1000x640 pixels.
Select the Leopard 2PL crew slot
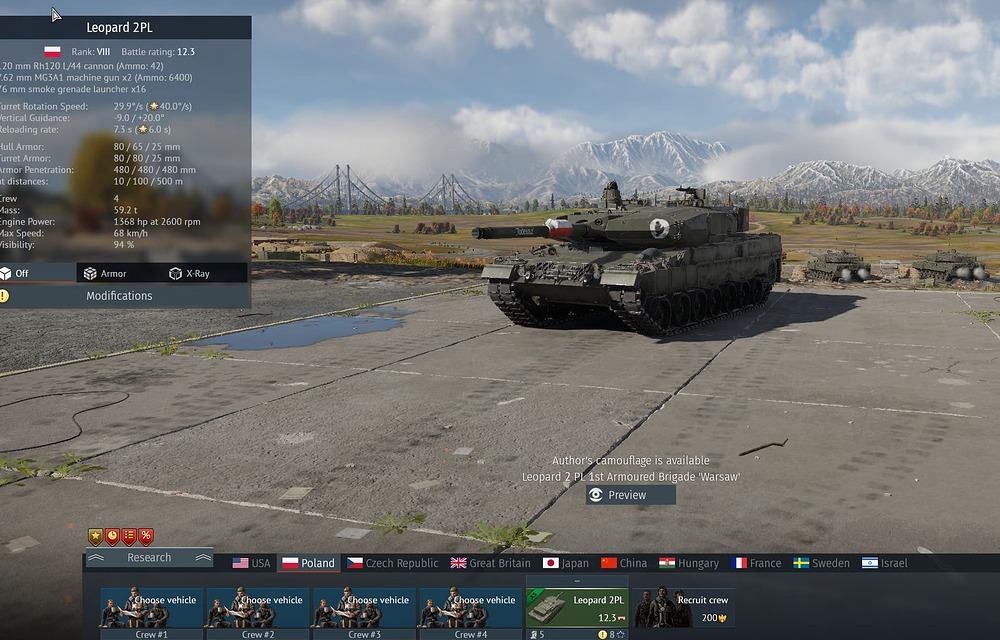coord(578,609)
